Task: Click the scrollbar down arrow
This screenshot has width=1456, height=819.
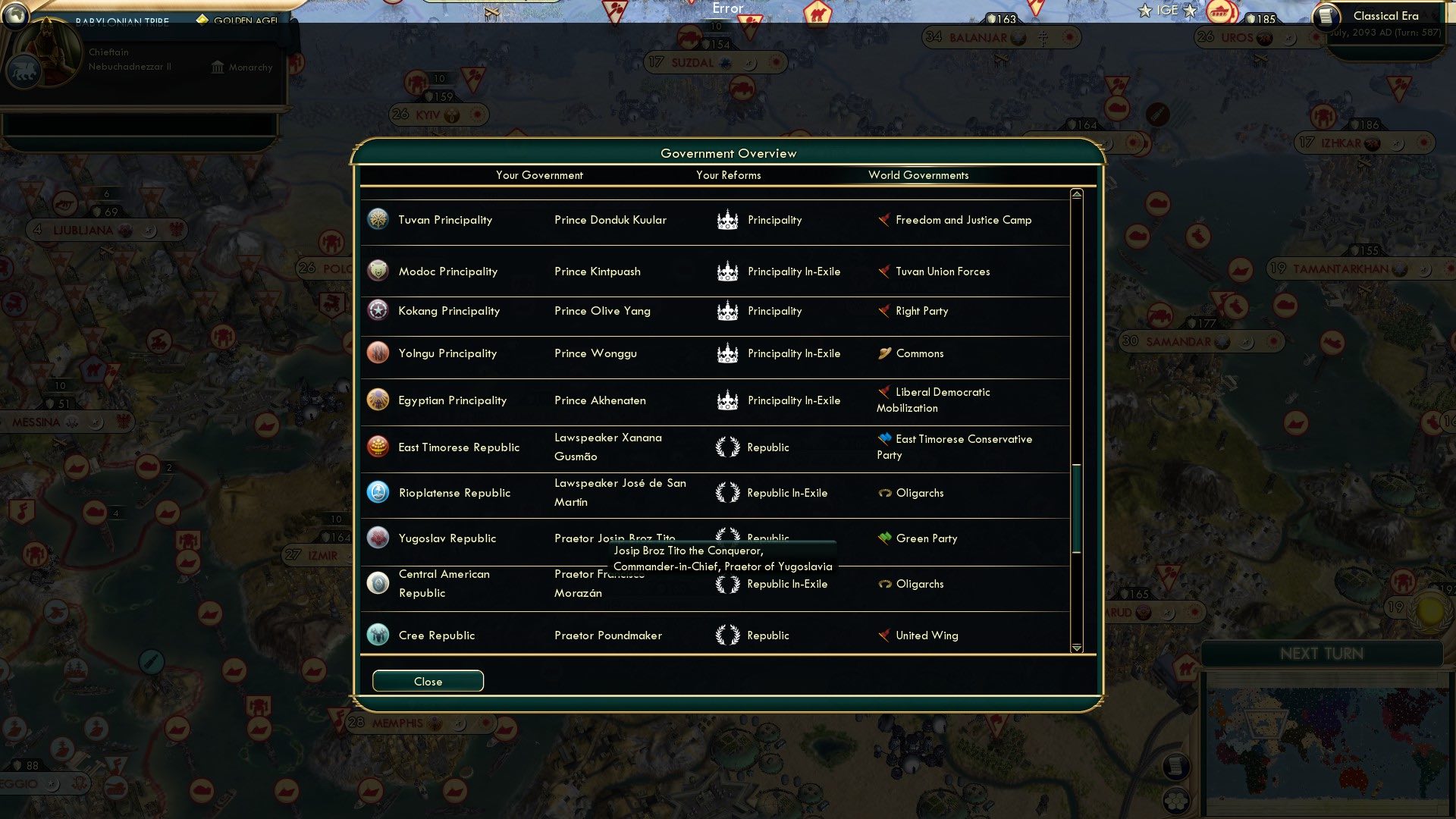Action: point(1075,648)
